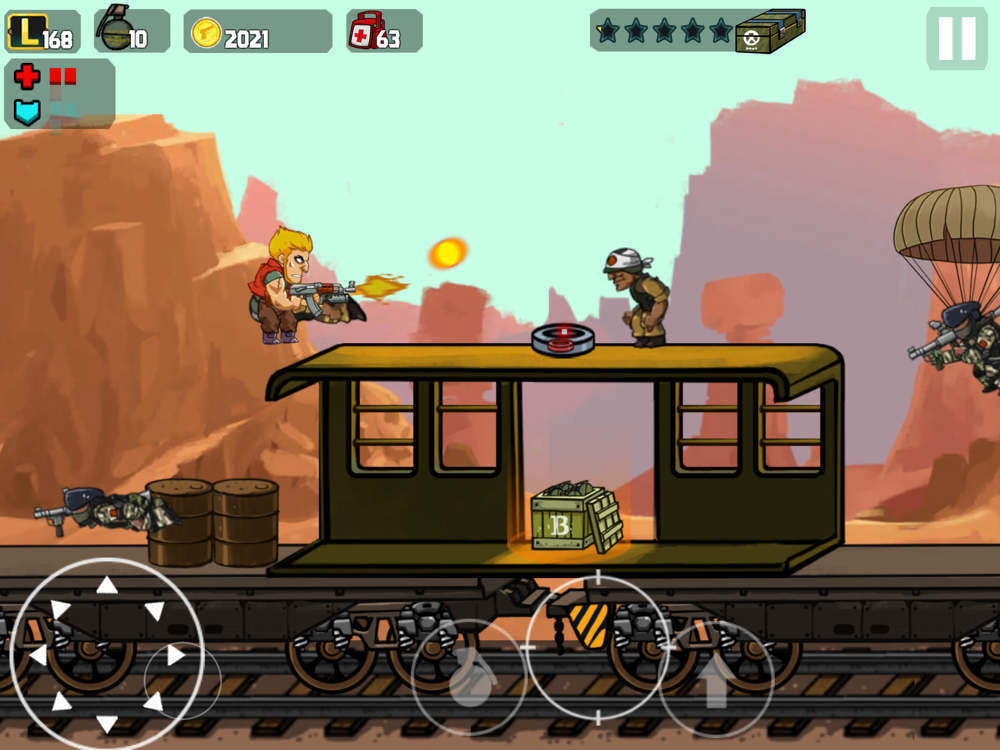Pause the game

point(956,38)
